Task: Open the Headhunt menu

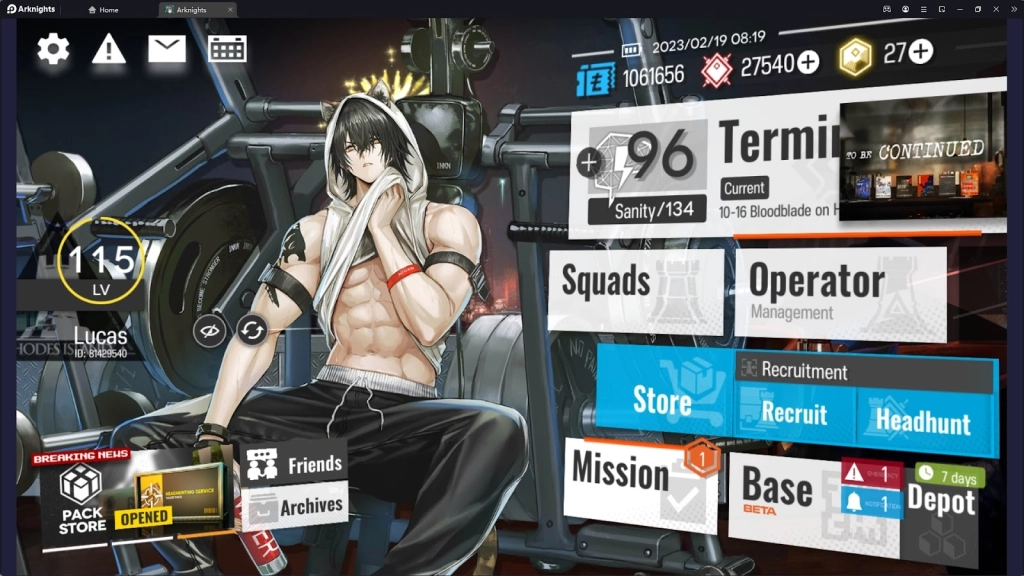Action: click(x=923, y=420)
